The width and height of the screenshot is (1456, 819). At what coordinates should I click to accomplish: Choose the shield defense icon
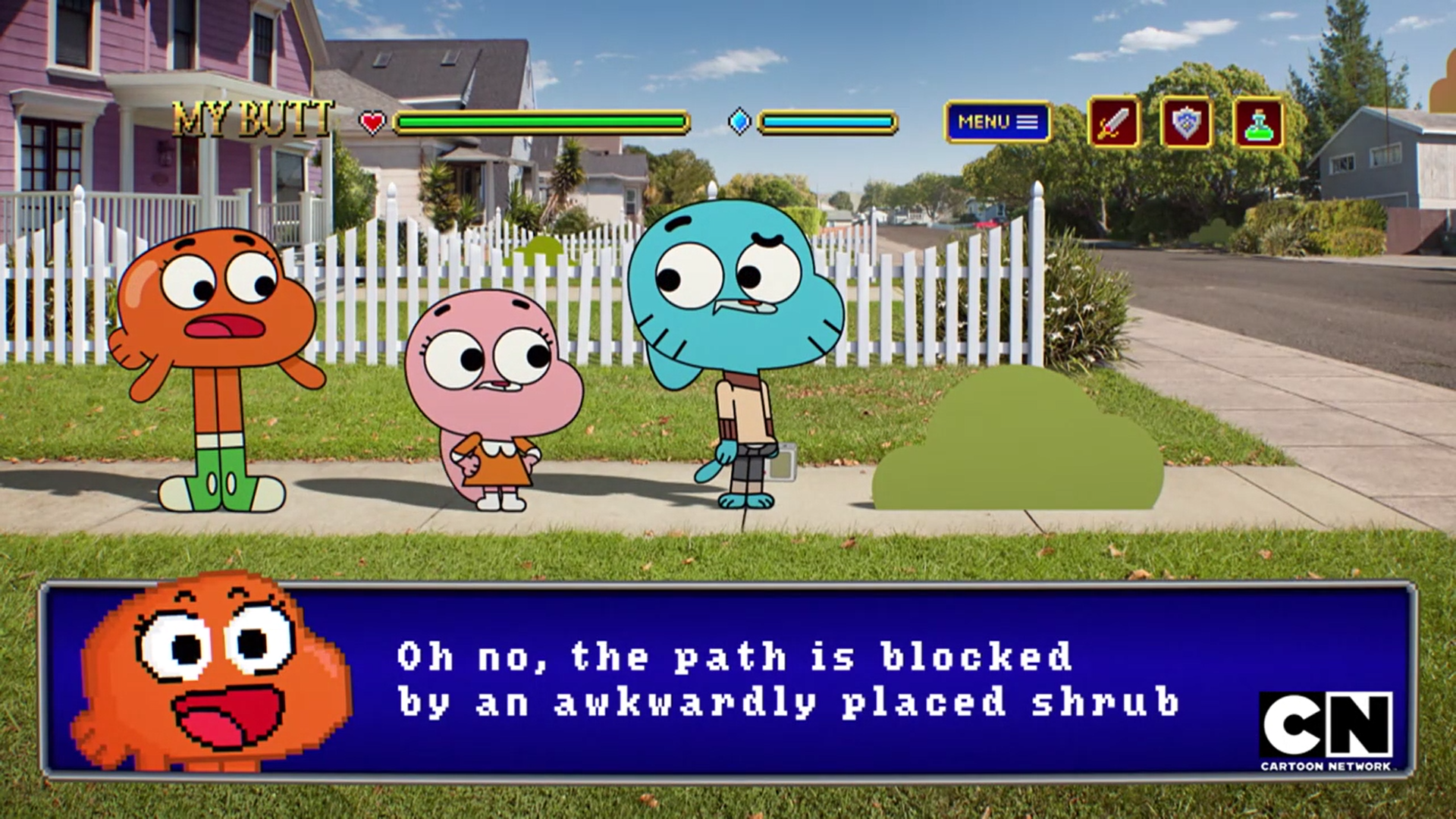click(1185, 122)
